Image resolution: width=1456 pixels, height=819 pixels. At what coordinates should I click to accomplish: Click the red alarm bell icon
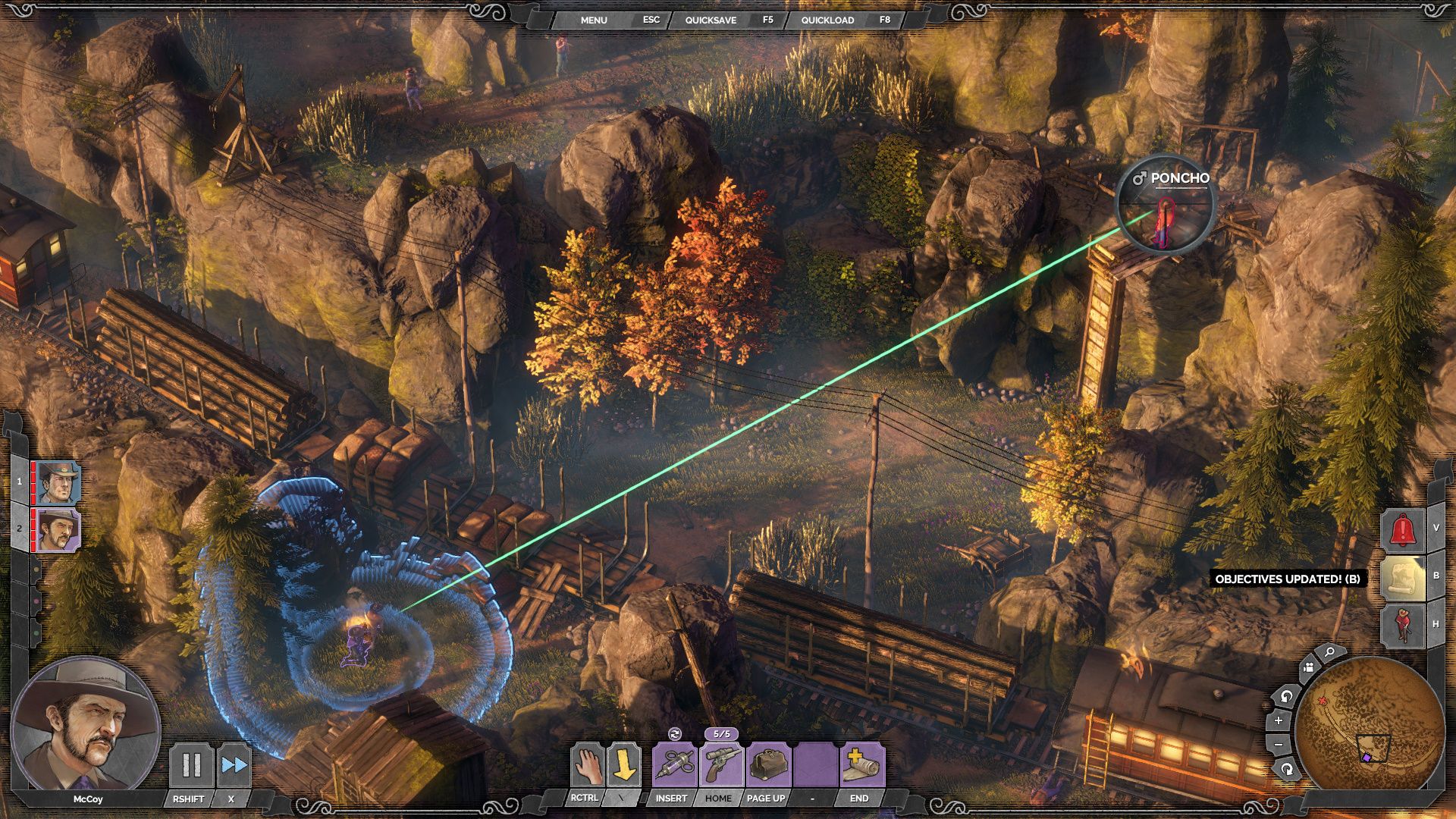tap(1404, 529)
